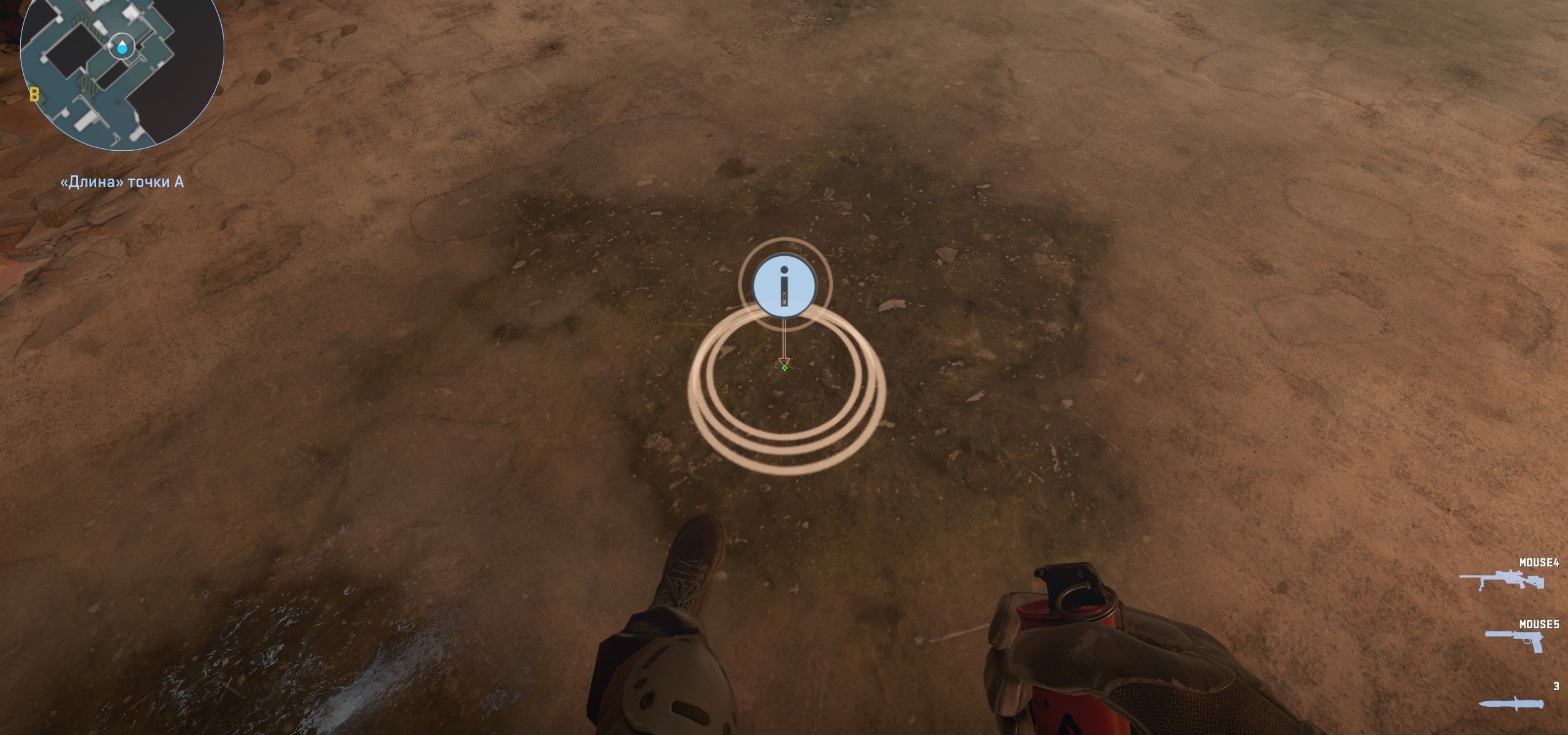Click the circular radar minimap
This screenshot has width=1568, height=735.
pyautogui.click(x=122, y=75)
